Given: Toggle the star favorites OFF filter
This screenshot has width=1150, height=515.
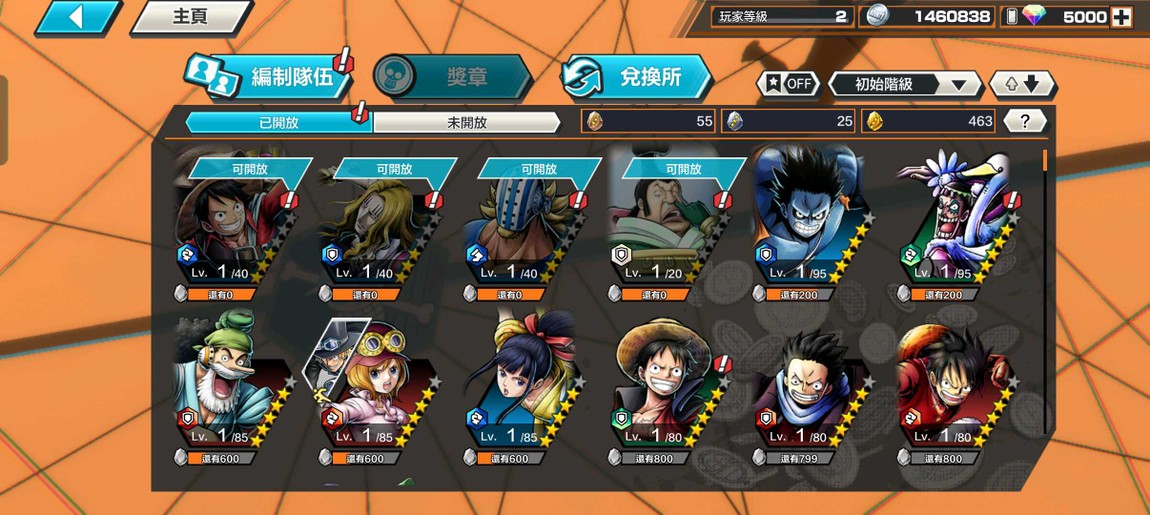Looking at the screenshot, I should [x=788, y=84].
